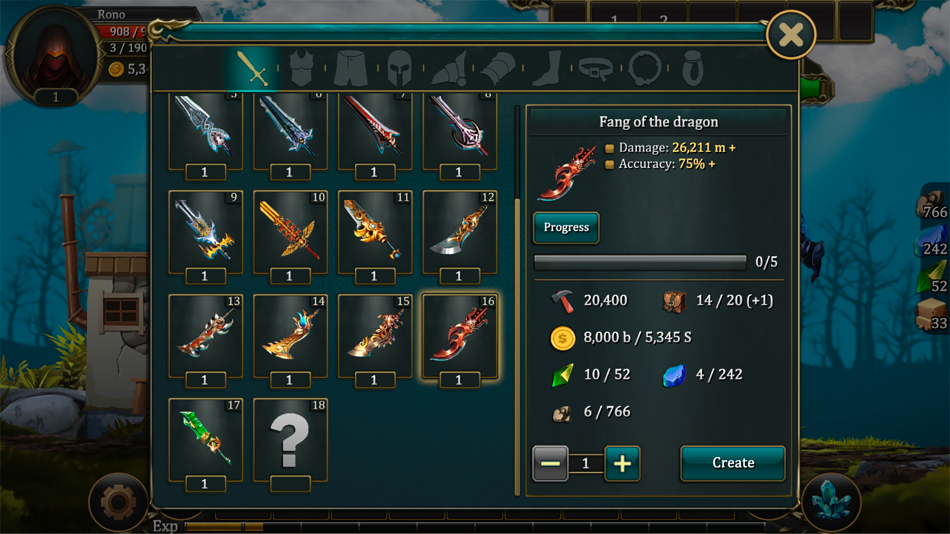950x534 pixels.
Task: Close the crafting window
Action: (790, 36)
